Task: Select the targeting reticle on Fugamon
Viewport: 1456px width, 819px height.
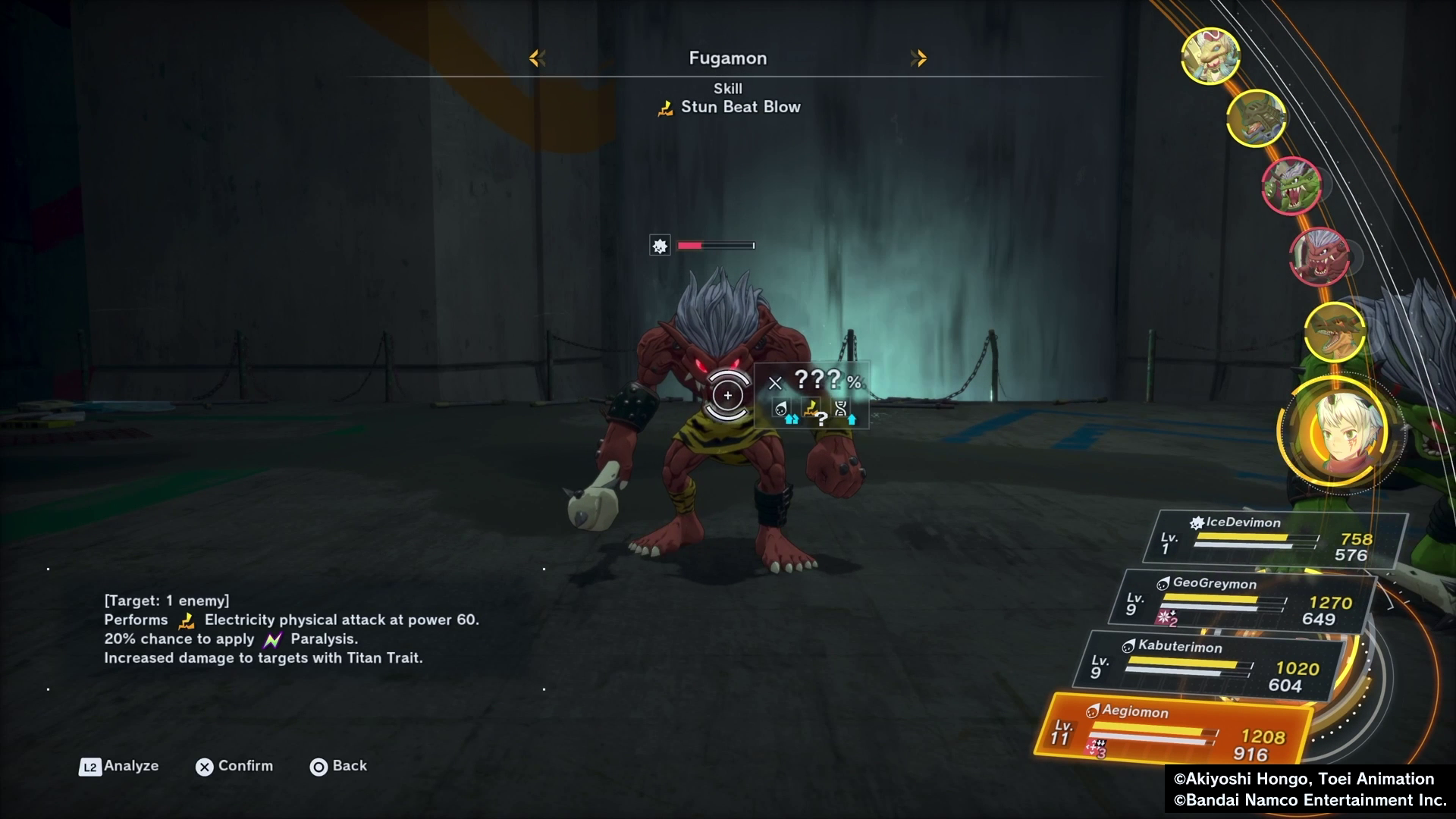Action: click(x=727, y=395)
